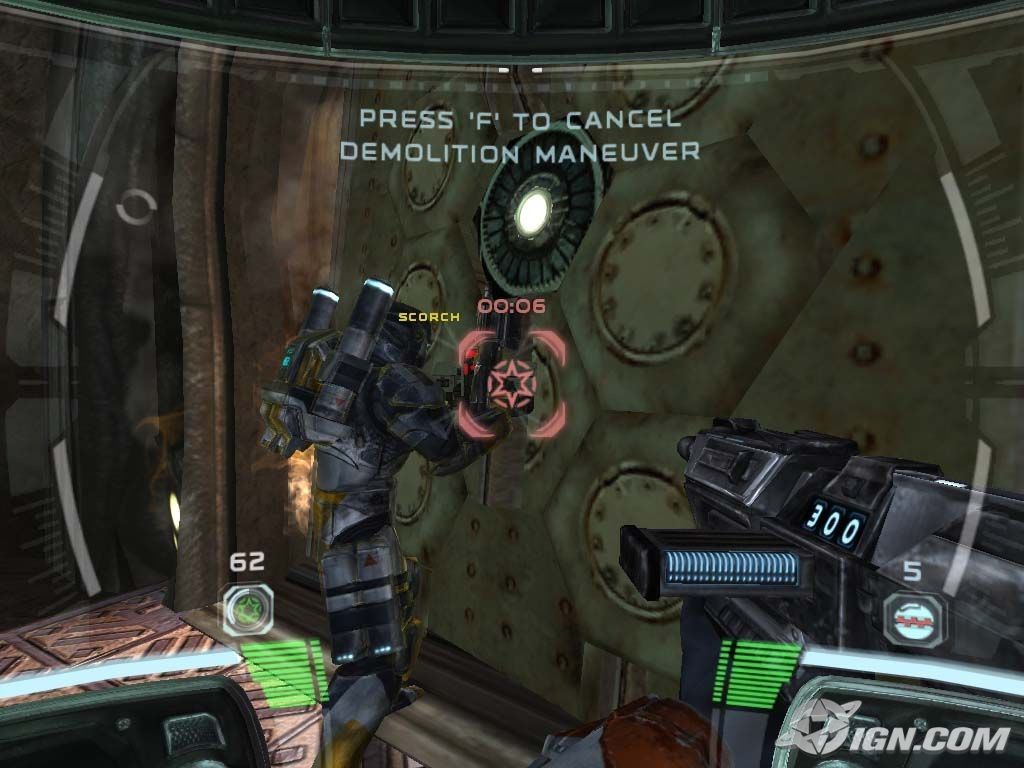Click the red demolition maneuver marker
The width and height of the screenshot is (1024, 768).
pos(512,383)
